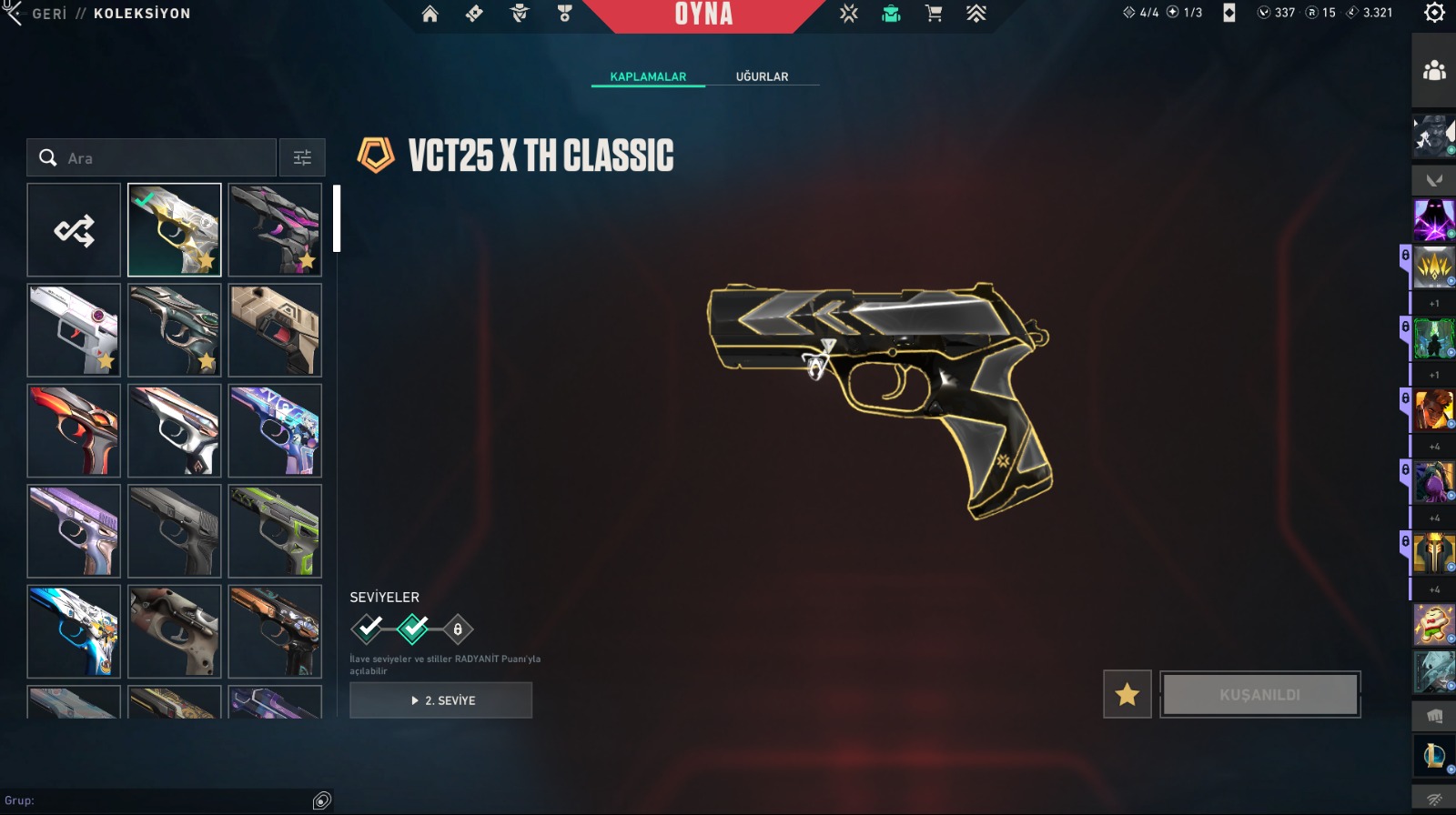Open settings with the gear icon
Viewport: 1456px width, 815px height.
pyautogui.click(x=1434, y=13)
